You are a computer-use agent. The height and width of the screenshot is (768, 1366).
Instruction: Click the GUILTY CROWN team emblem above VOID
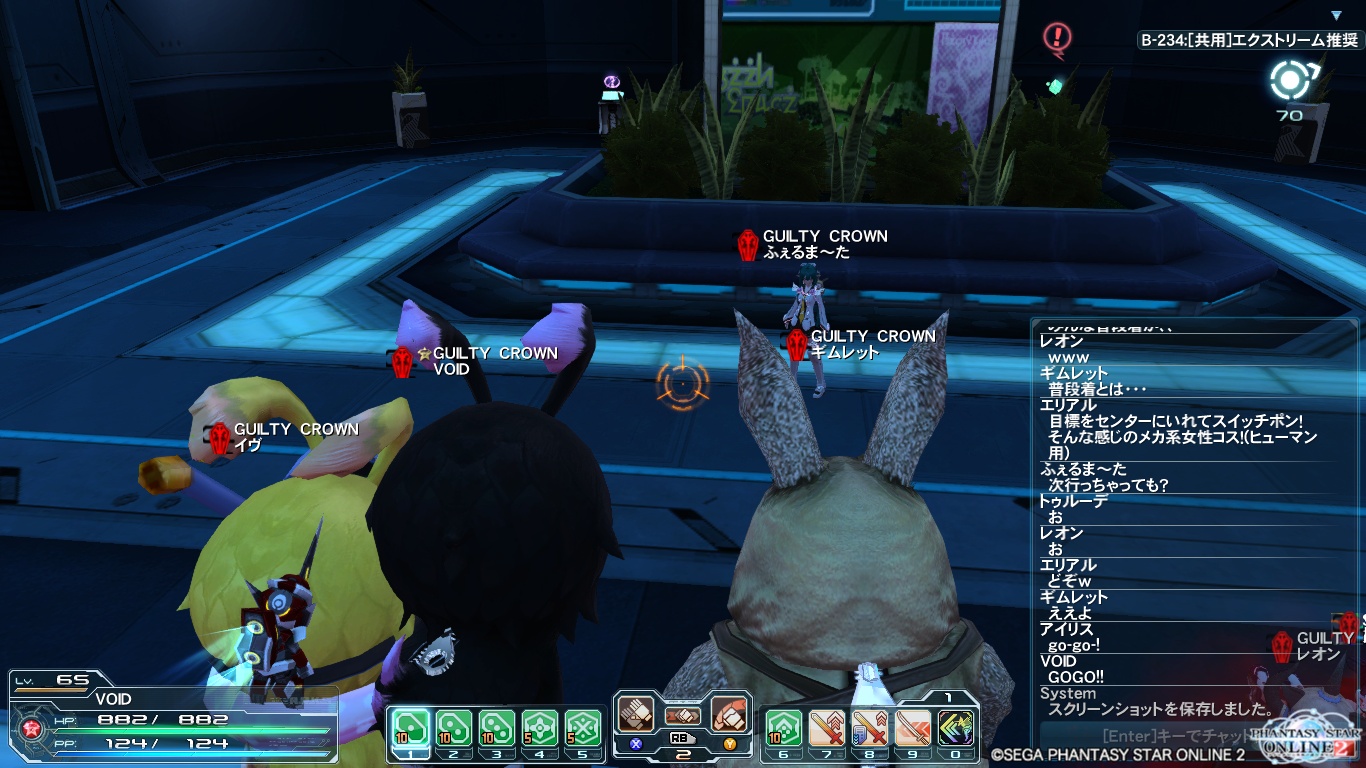403,361
